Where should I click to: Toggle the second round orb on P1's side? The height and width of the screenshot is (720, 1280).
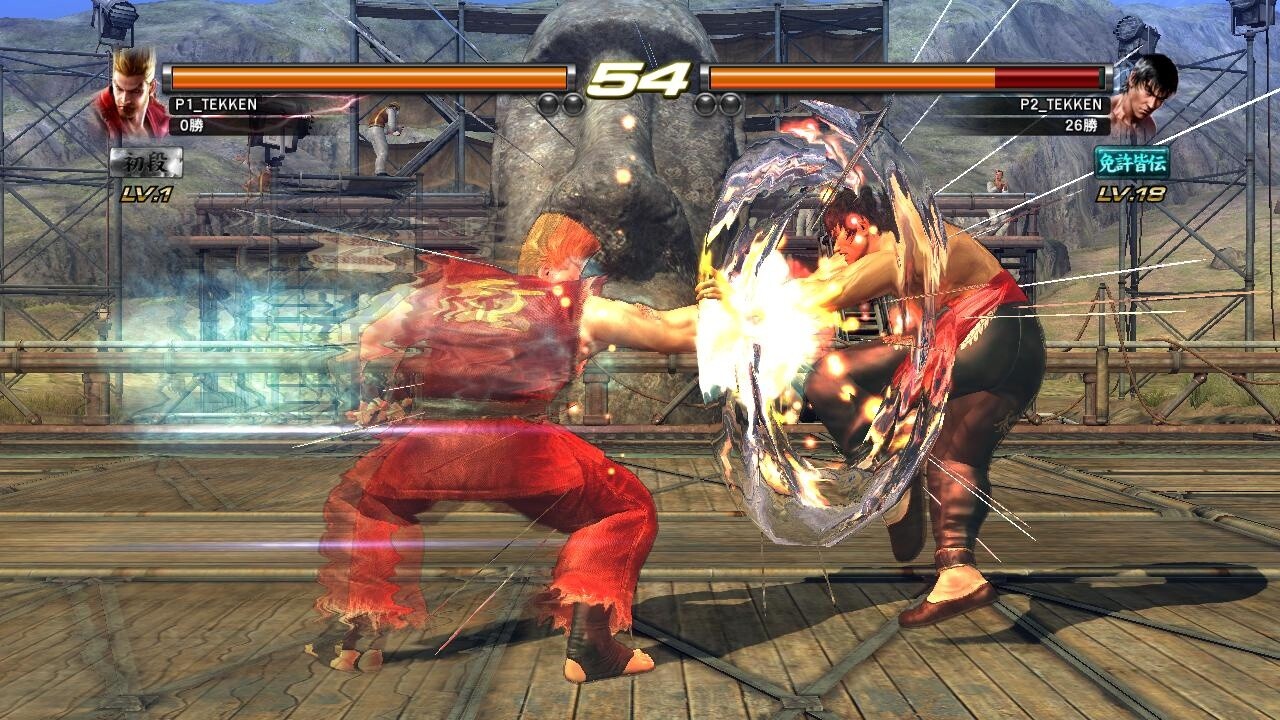click(x=573, y=102)
